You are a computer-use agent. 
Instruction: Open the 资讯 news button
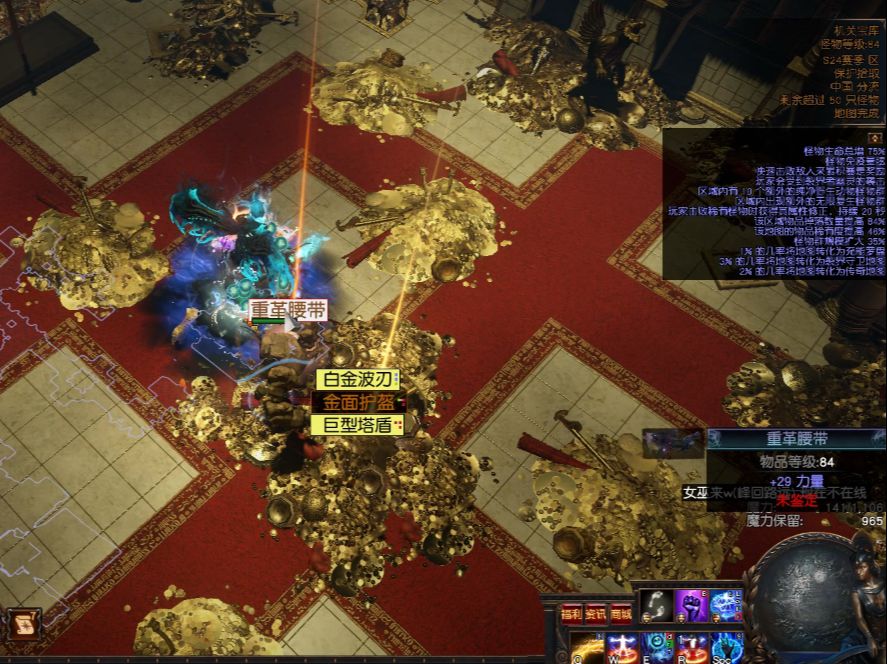(596, 613)
